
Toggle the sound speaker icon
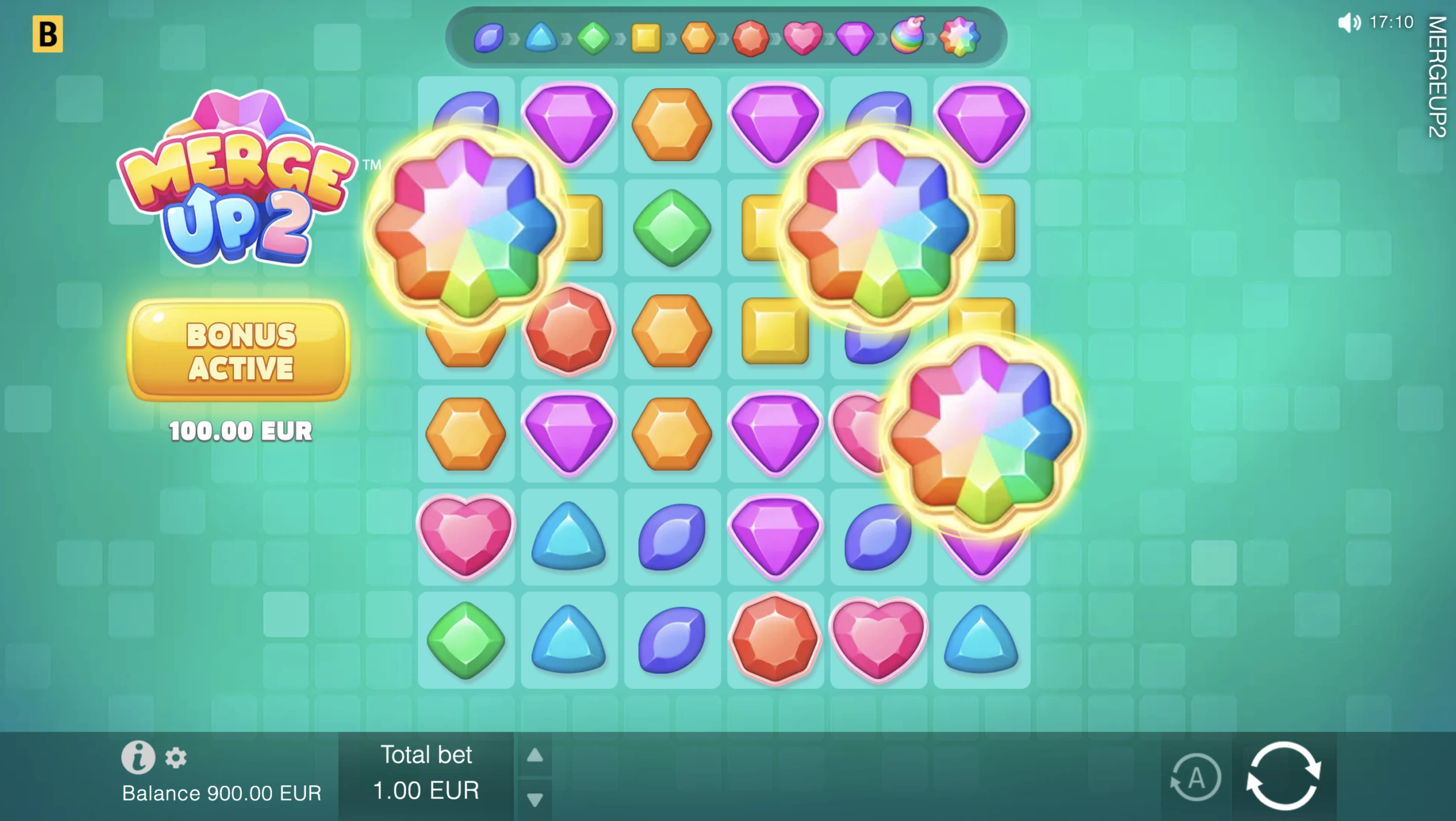(1349, 23)
